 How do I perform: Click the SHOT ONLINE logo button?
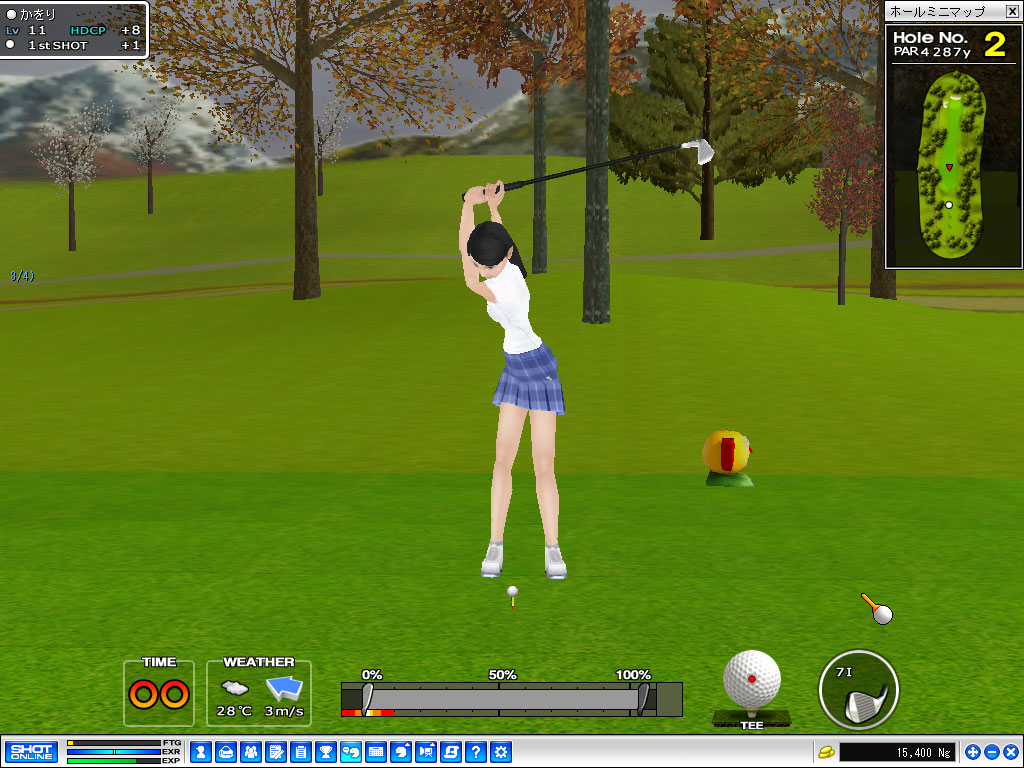click(31, 751)
